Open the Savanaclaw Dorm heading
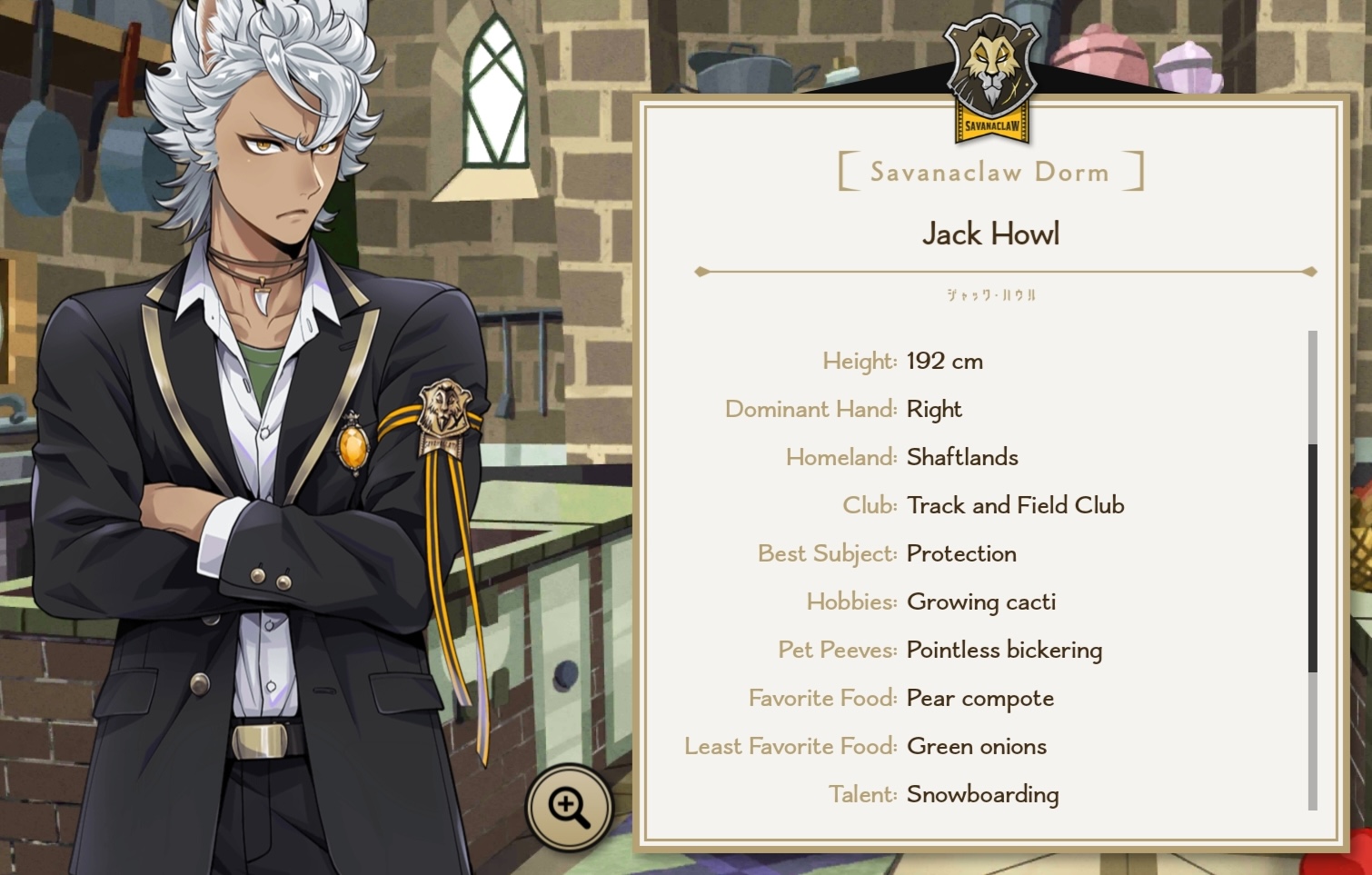The width and height of the screenshot is (1372, 875). click(989, 172)
